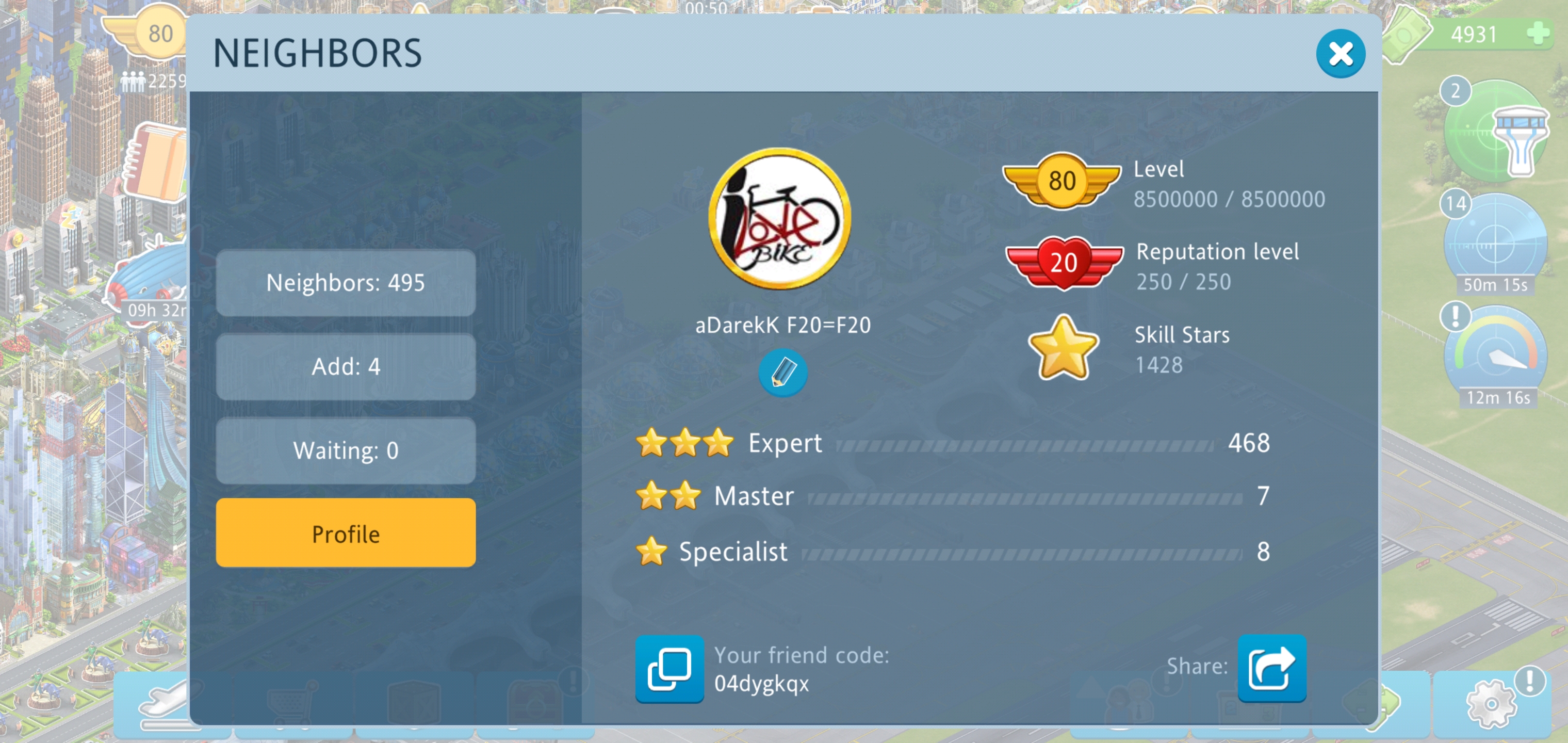Viewport: 1568px width, 743px height.
Task: Switch to the Add: 4 tab
Action: pyautogui.click(x=345, y=367)
